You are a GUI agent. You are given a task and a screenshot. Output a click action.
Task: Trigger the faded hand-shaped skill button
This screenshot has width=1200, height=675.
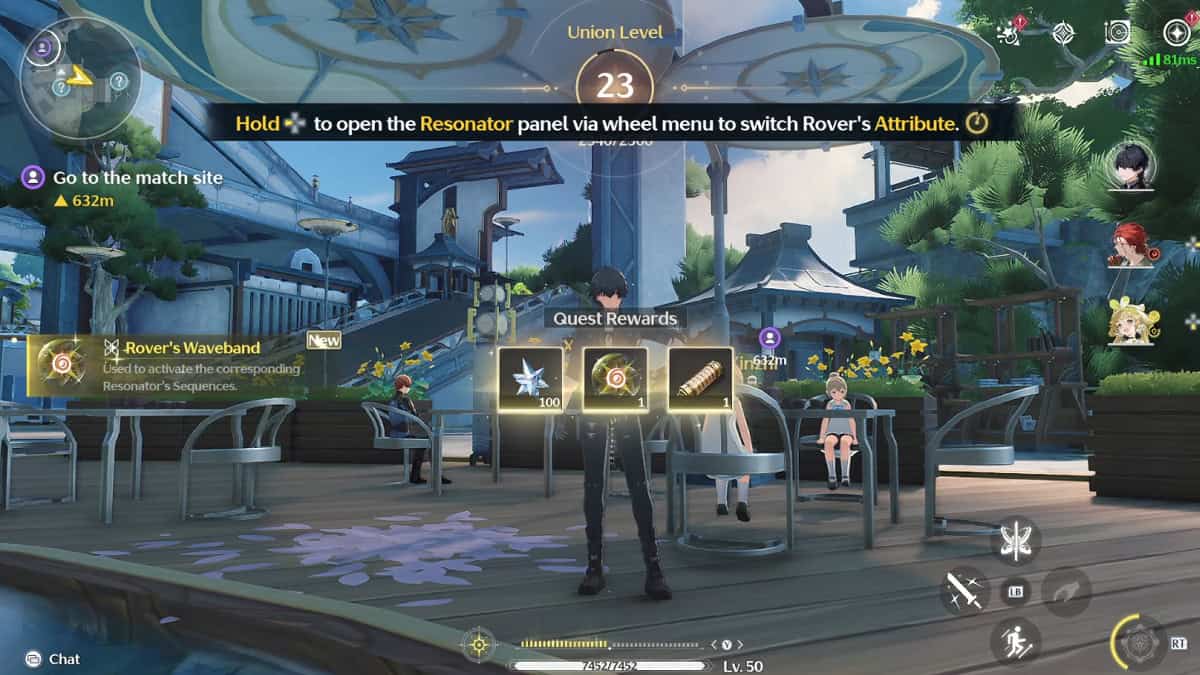click(1066, 590)
